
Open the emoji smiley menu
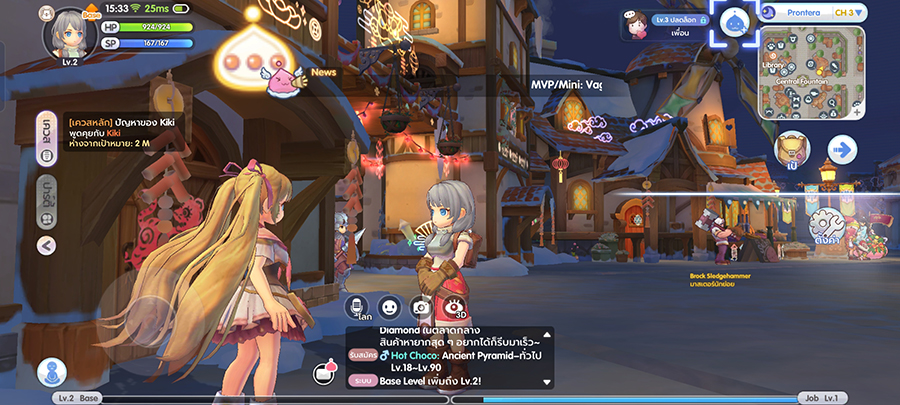(x=389, y=308)
